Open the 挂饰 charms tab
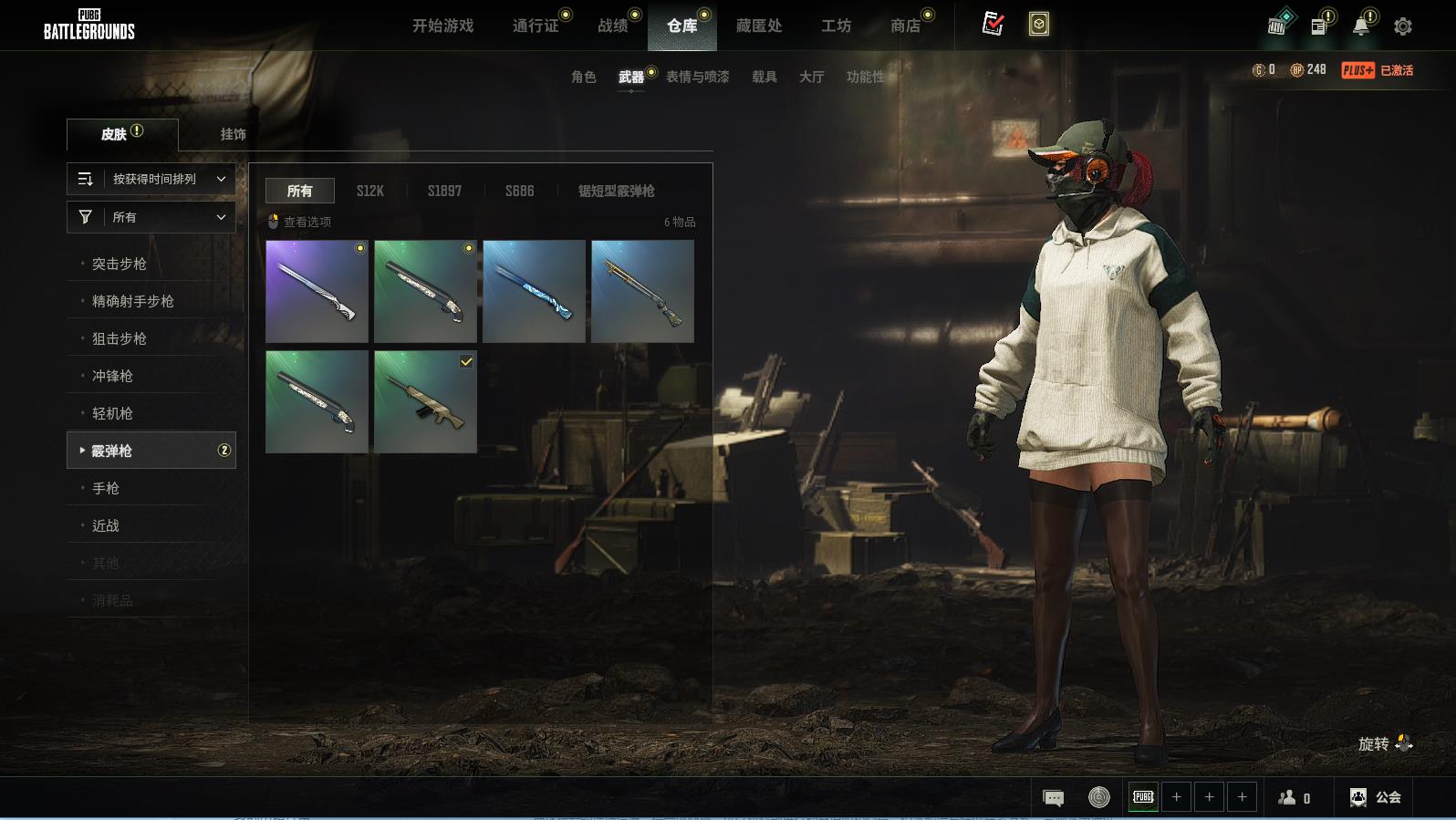This screenshot has width=1456, height=820. pos(233,134)
